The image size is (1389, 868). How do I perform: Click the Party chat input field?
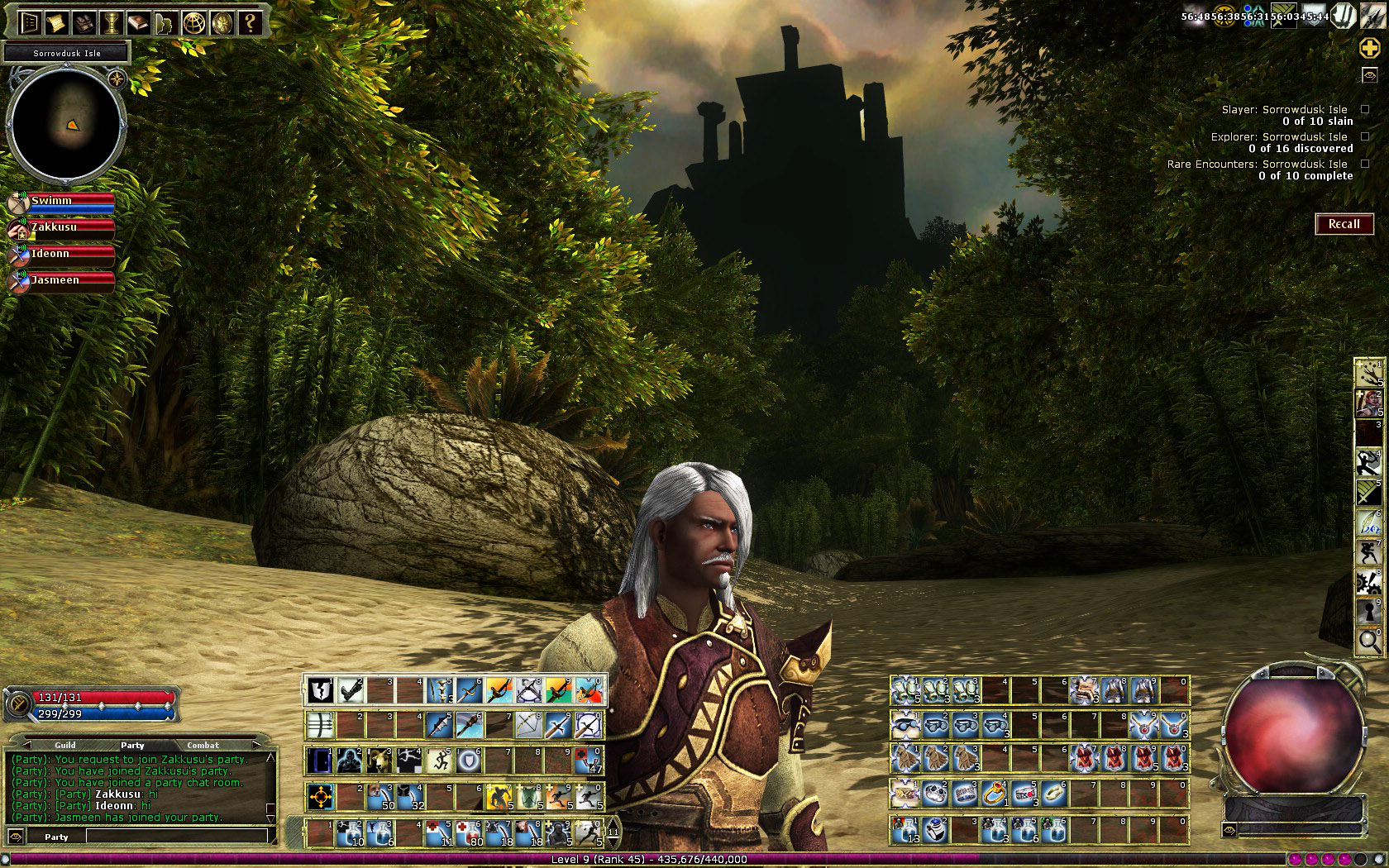coord(177,837)
